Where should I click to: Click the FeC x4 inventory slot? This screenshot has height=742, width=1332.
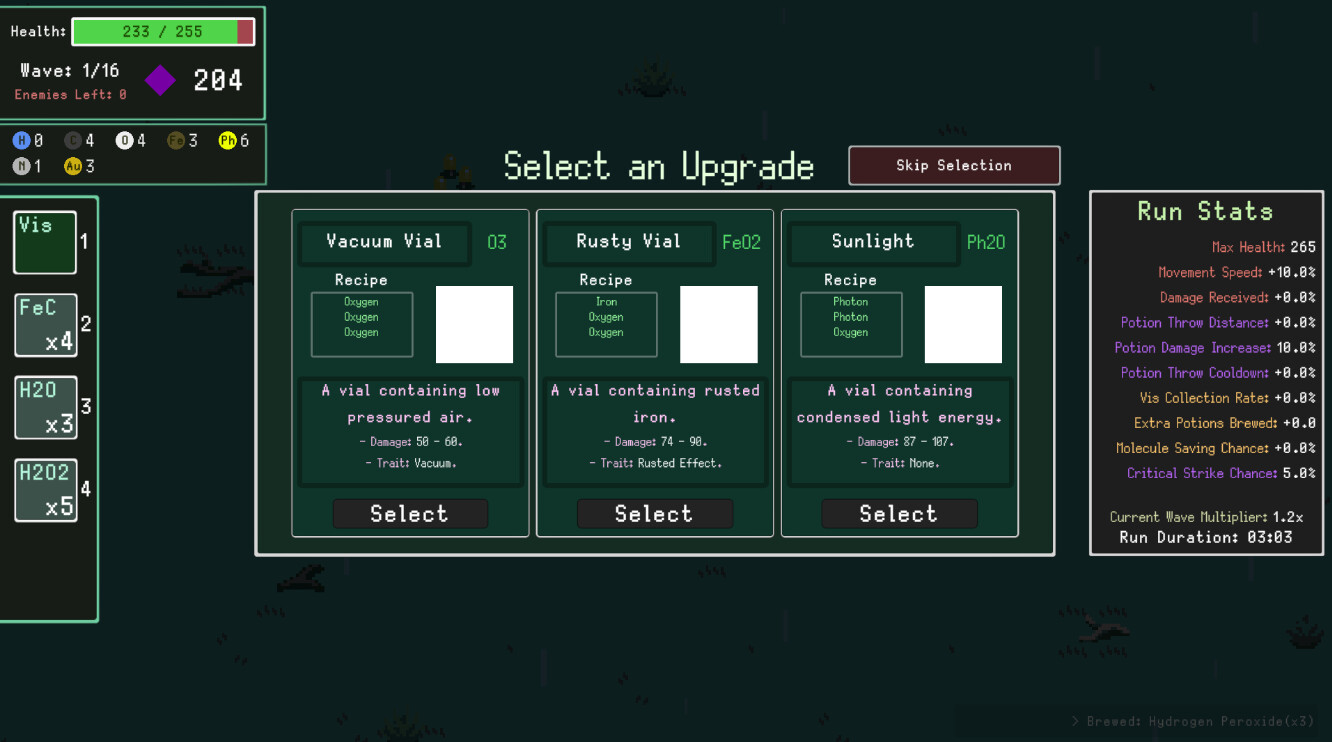(44, 324)
